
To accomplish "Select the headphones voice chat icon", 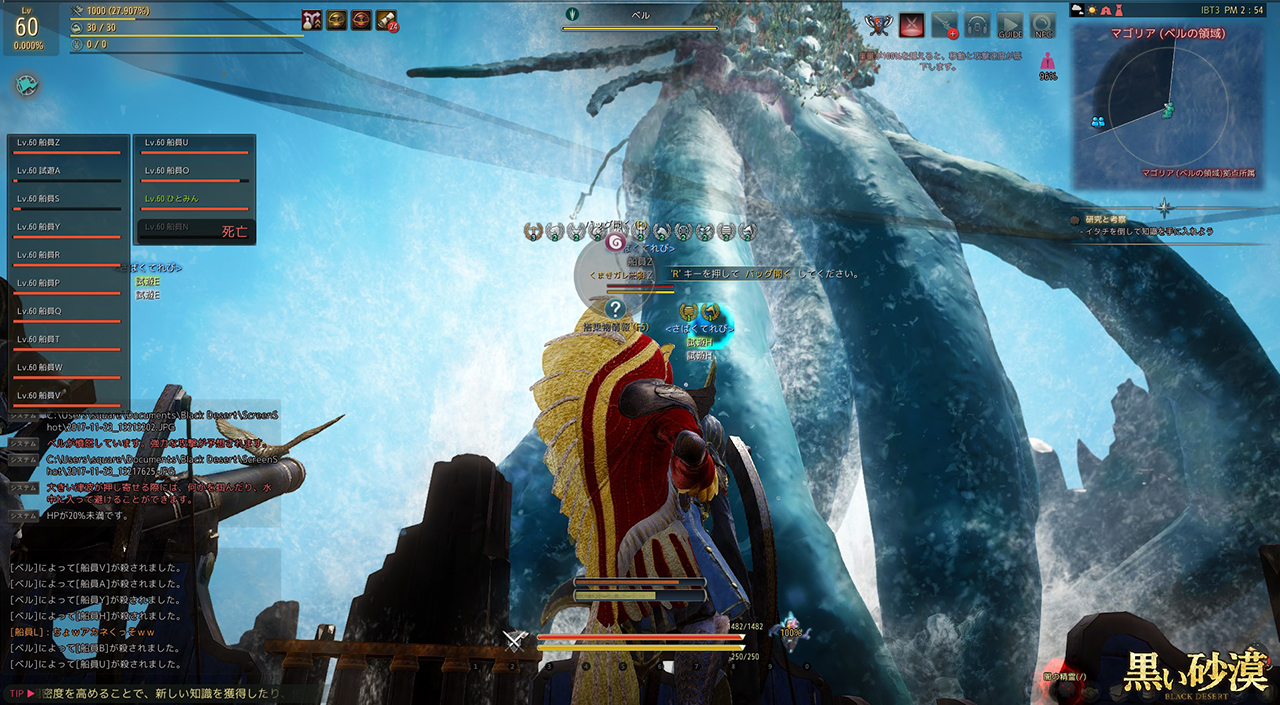I will pyautogui.click(x=977, y=24).
